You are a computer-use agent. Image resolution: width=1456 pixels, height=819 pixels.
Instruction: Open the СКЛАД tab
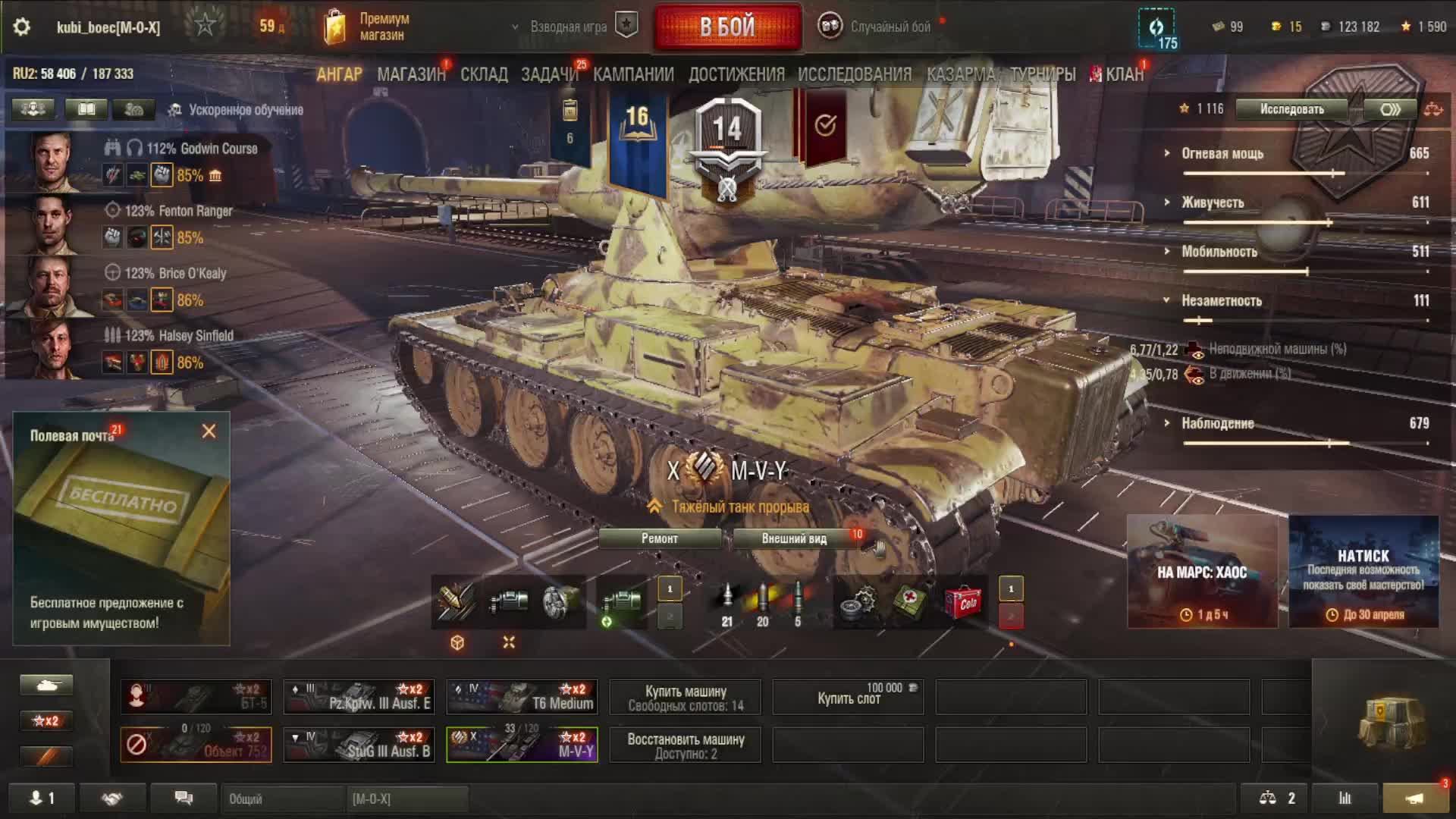click(x=484, y=74)
